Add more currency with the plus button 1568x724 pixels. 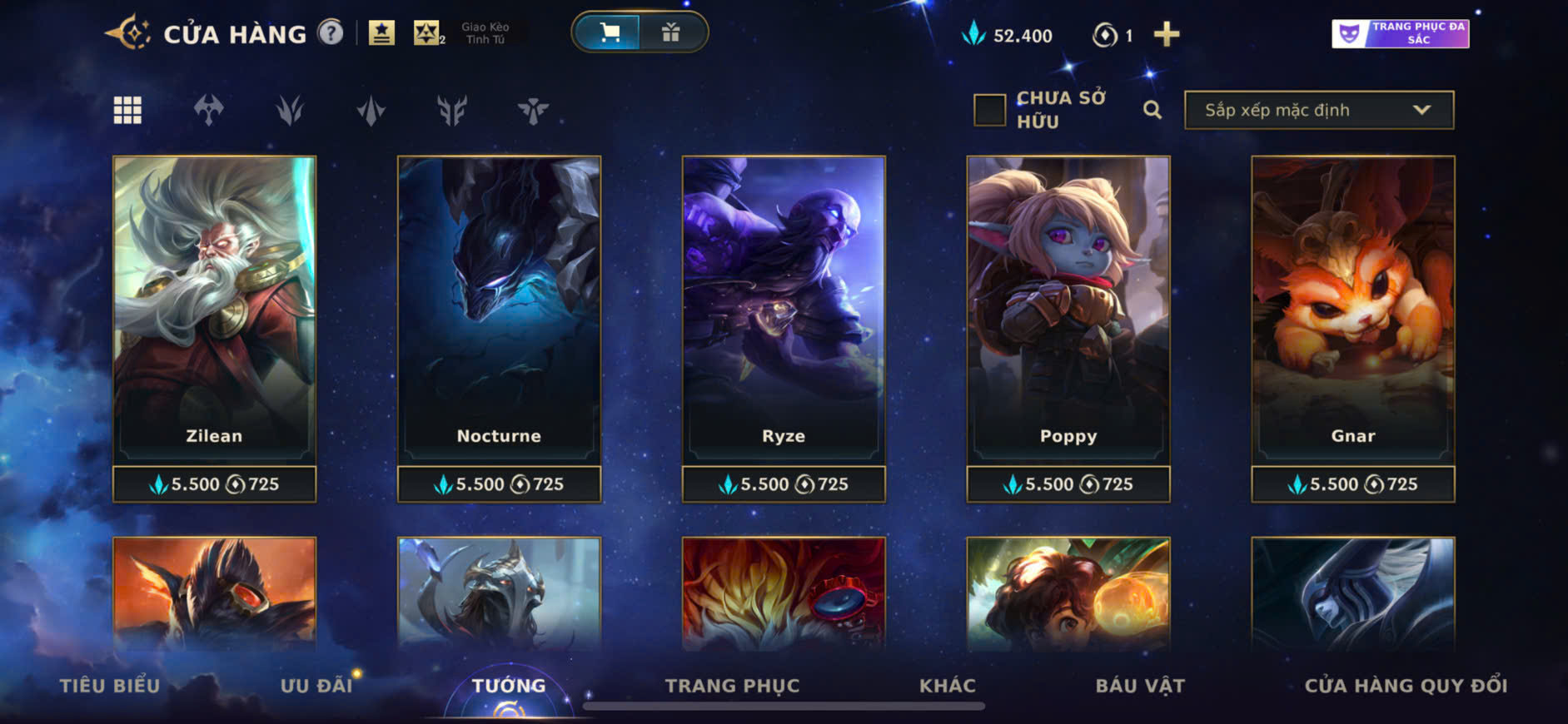pyautogui.click(x=1166, y=34)
